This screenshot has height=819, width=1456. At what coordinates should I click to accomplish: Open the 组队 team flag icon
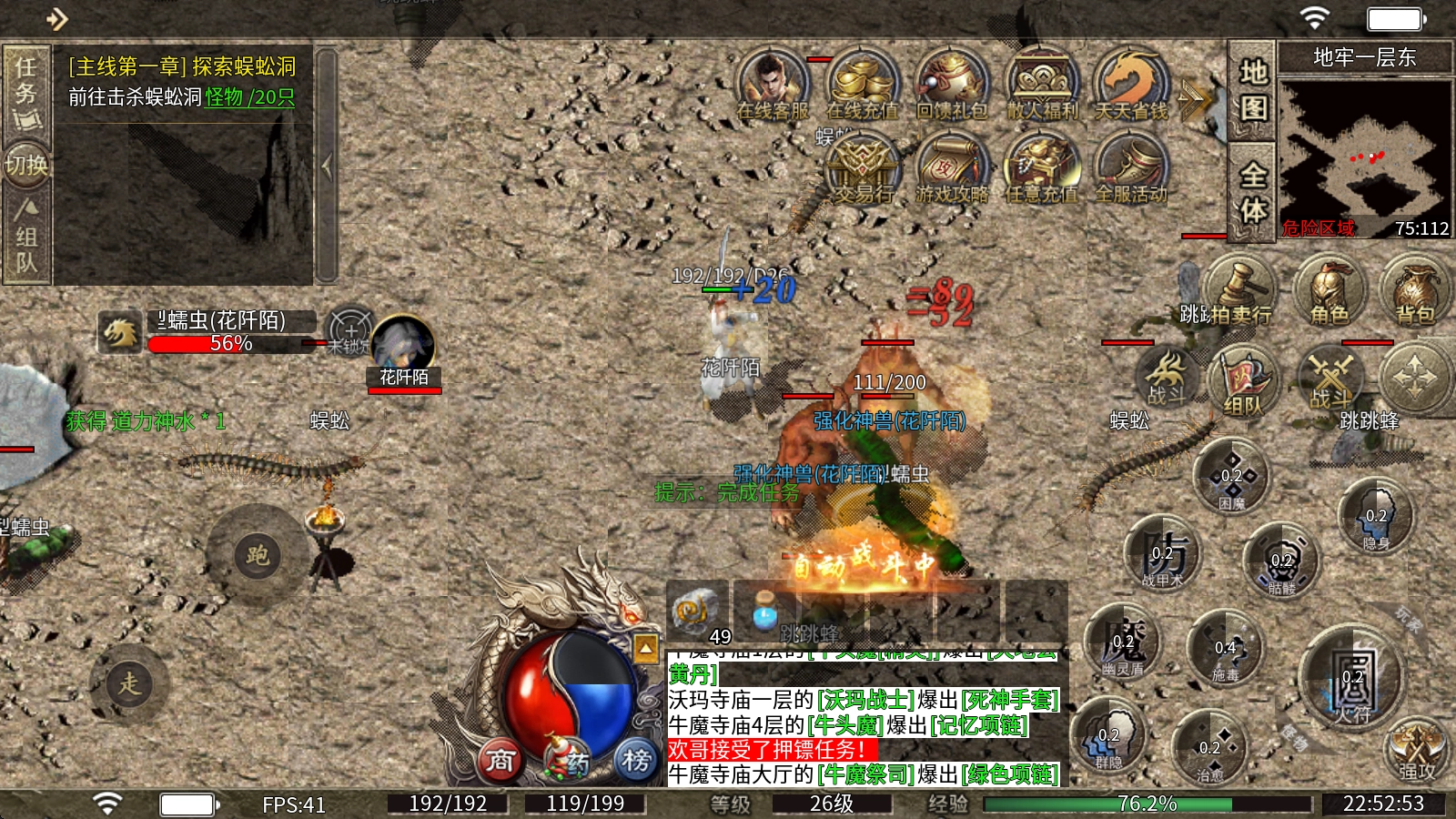point(1242,380)
